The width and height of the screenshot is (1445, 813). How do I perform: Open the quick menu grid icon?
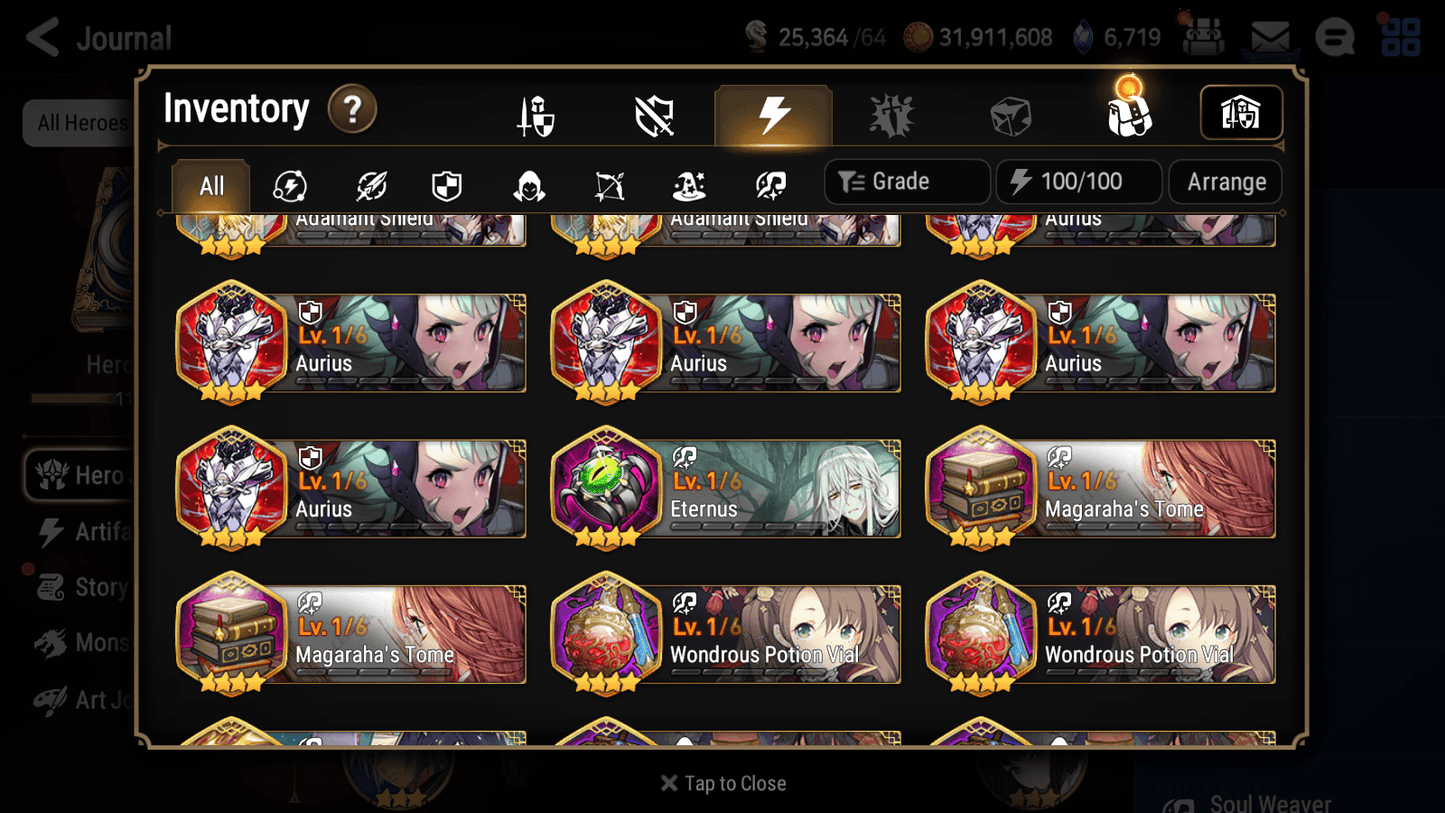click(1400, 36)
